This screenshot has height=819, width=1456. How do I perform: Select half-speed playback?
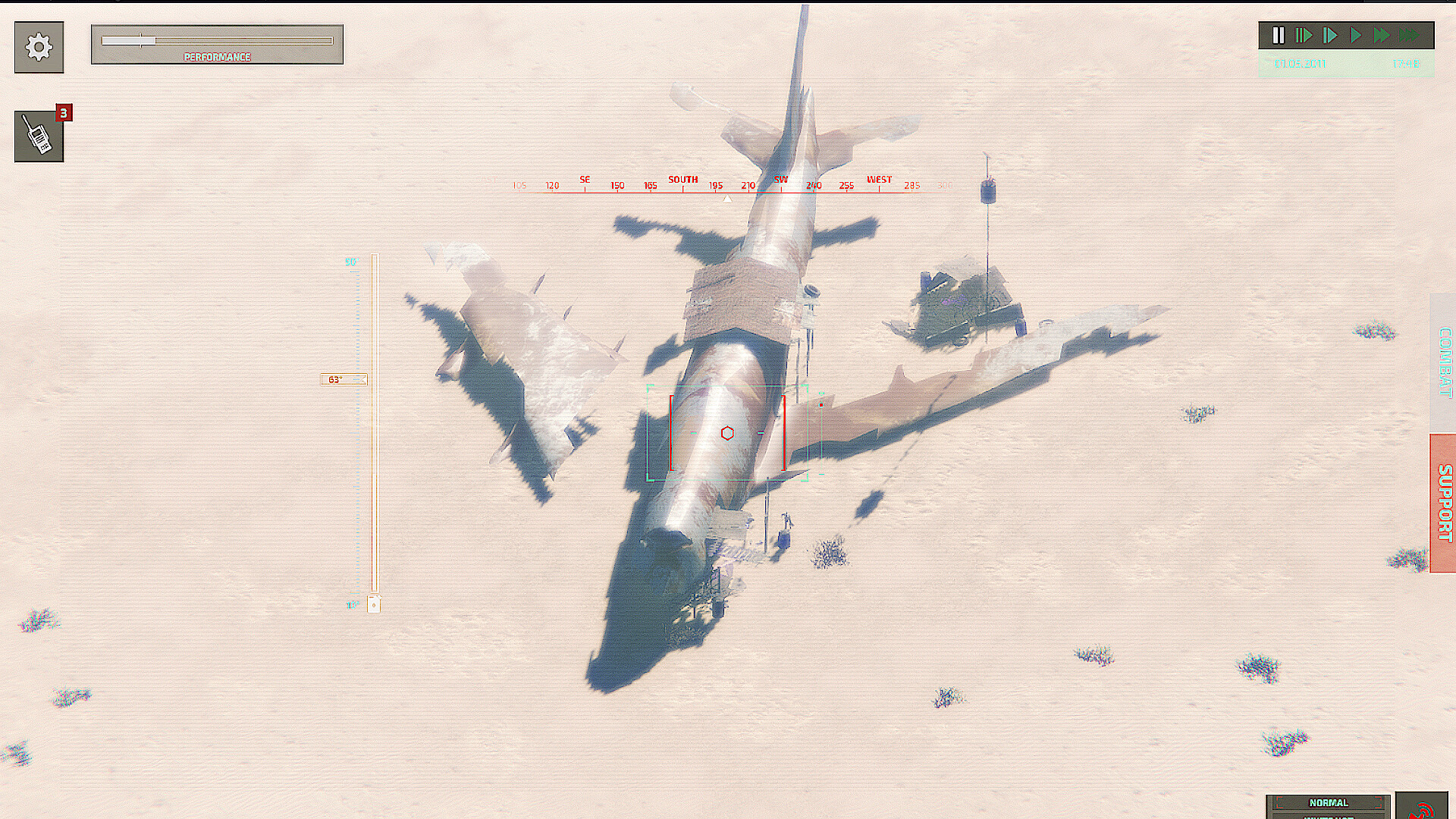click(x=1329, y=34)
